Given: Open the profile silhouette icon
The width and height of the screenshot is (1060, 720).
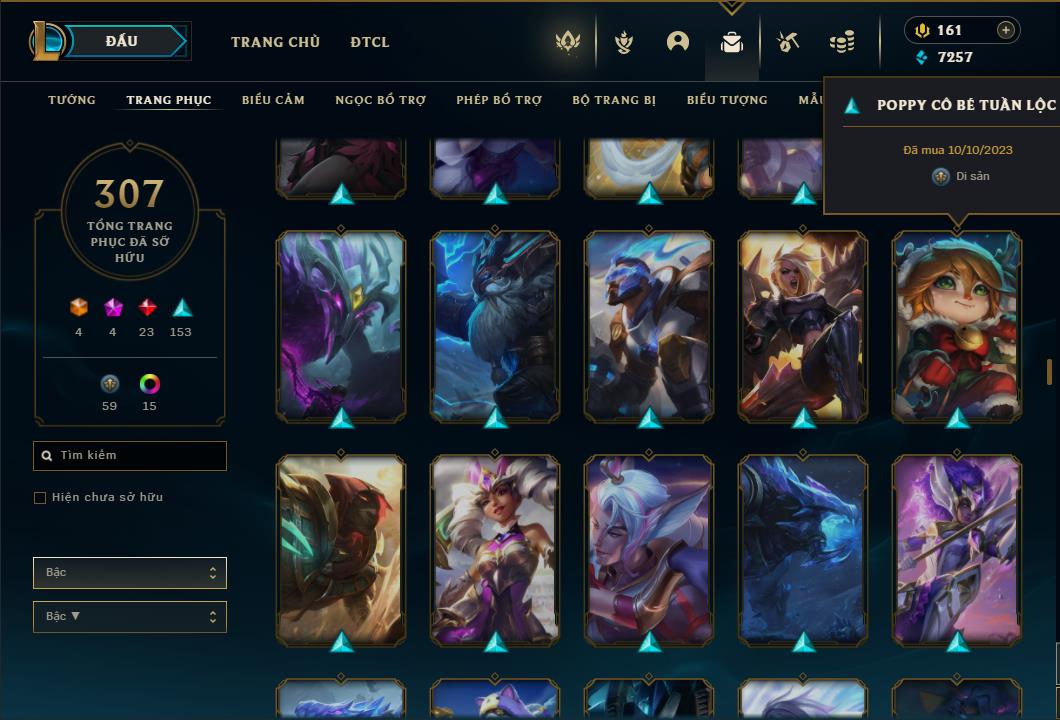Looking at the screenshot, I should tap(678, 42).
